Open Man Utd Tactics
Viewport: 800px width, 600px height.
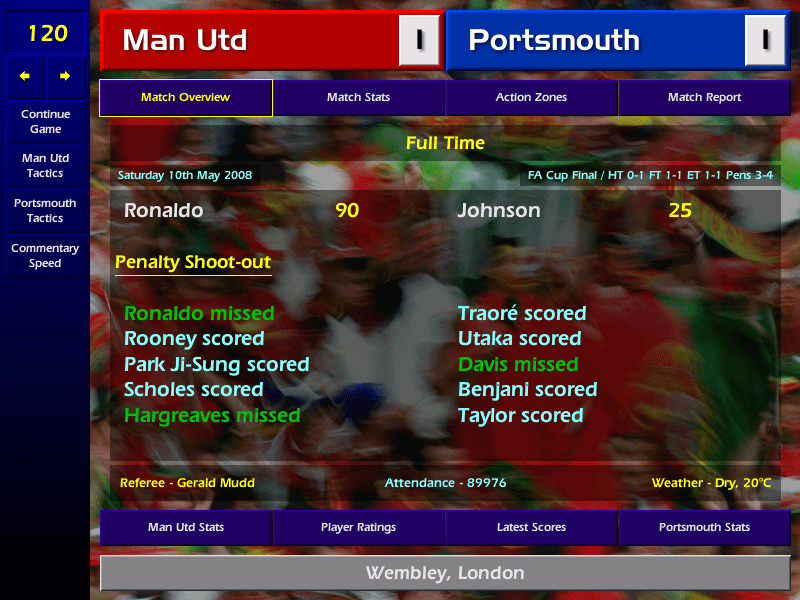pos(45,165)
